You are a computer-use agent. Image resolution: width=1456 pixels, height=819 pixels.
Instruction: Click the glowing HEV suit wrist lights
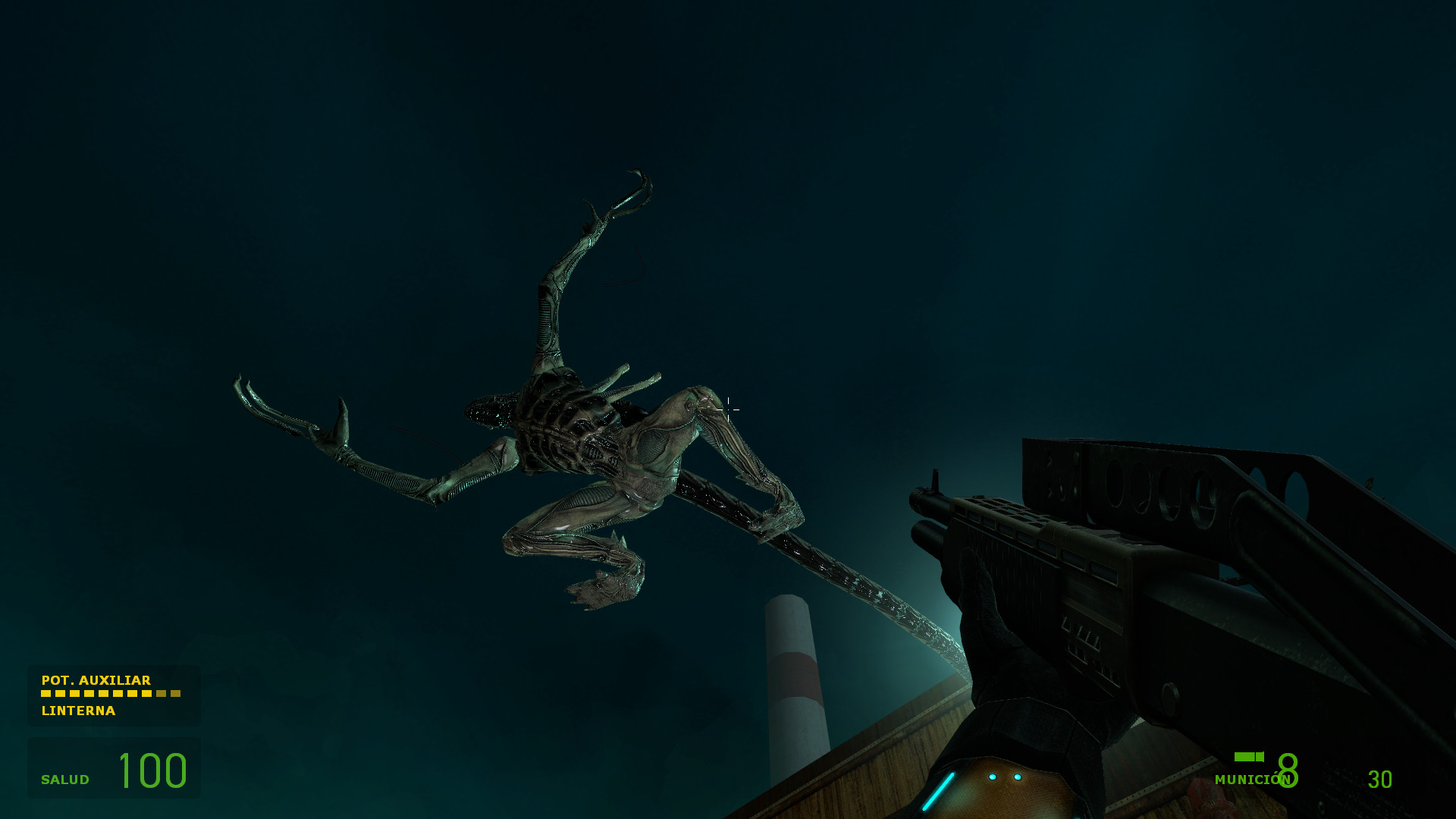pos(1005,776)
